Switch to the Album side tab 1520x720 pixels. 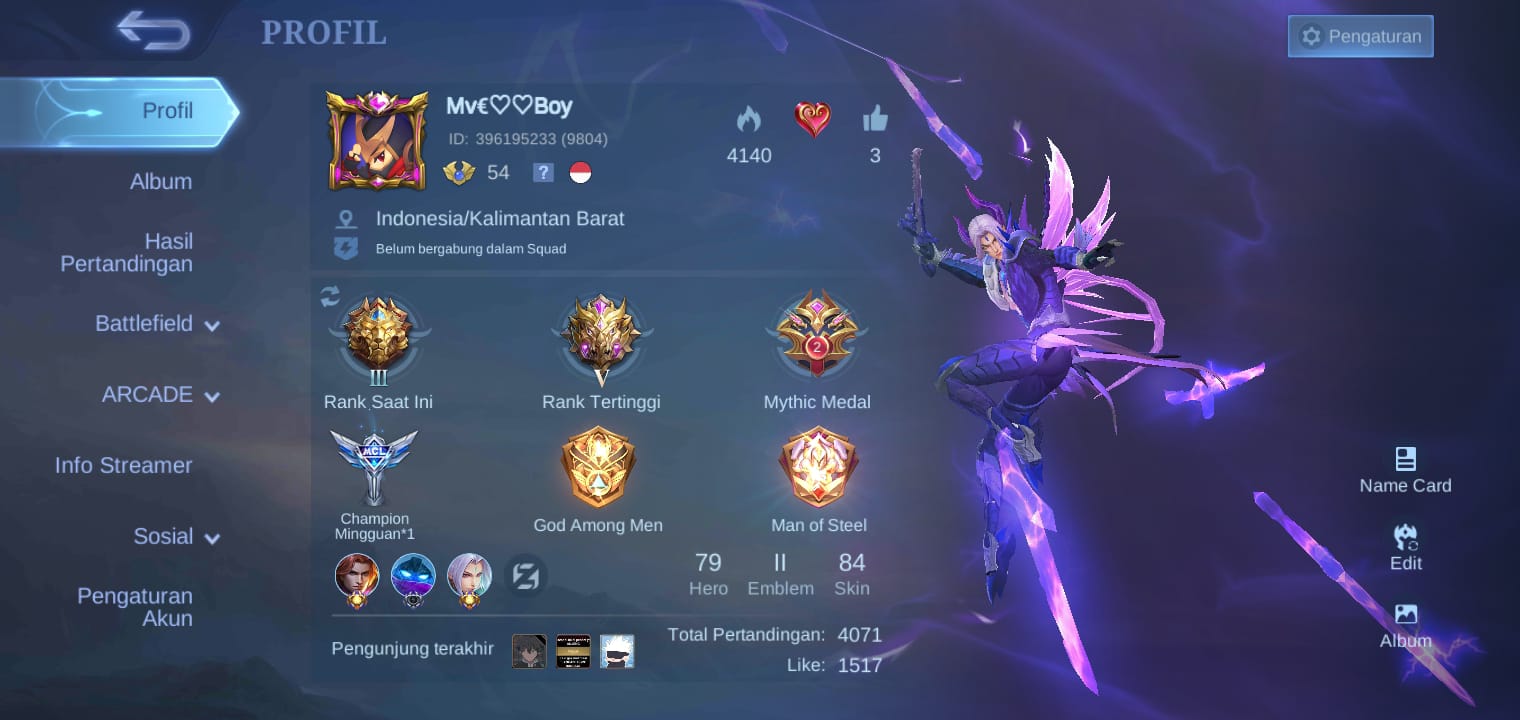[x=160, y=182]
